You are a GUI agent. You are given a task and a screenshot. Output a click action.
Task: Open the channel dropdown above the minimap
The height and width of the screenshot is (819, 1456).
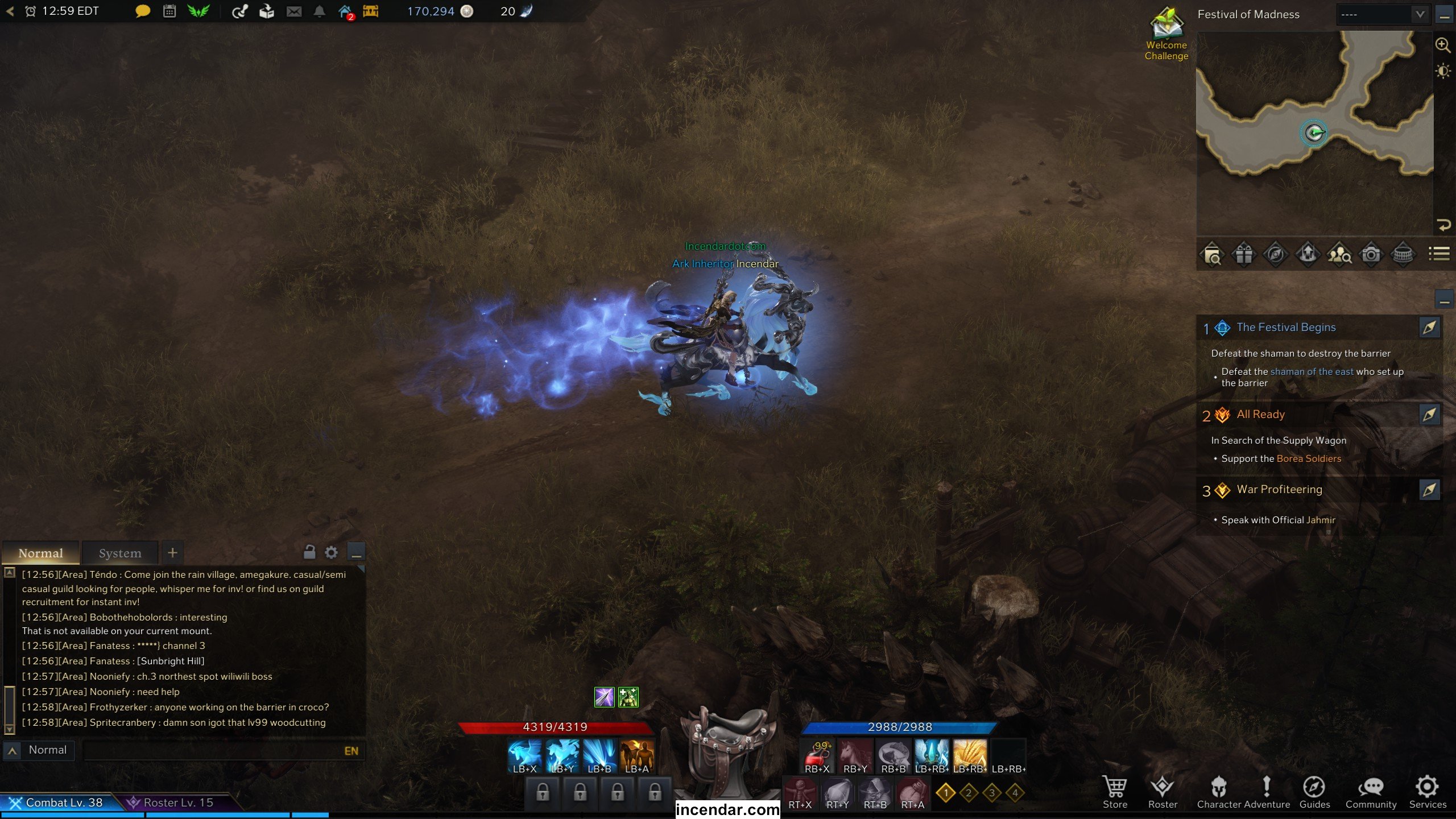[1382, 14]
